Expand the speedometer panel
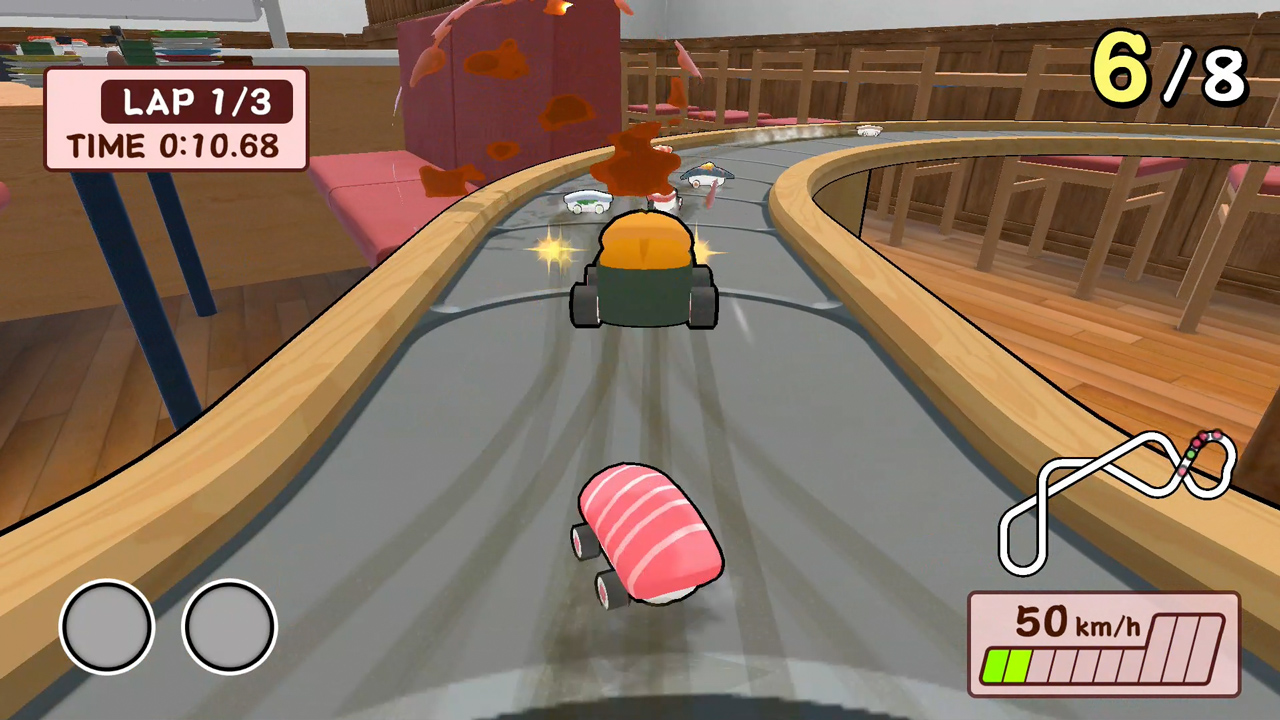 [x=1100, y=645]
